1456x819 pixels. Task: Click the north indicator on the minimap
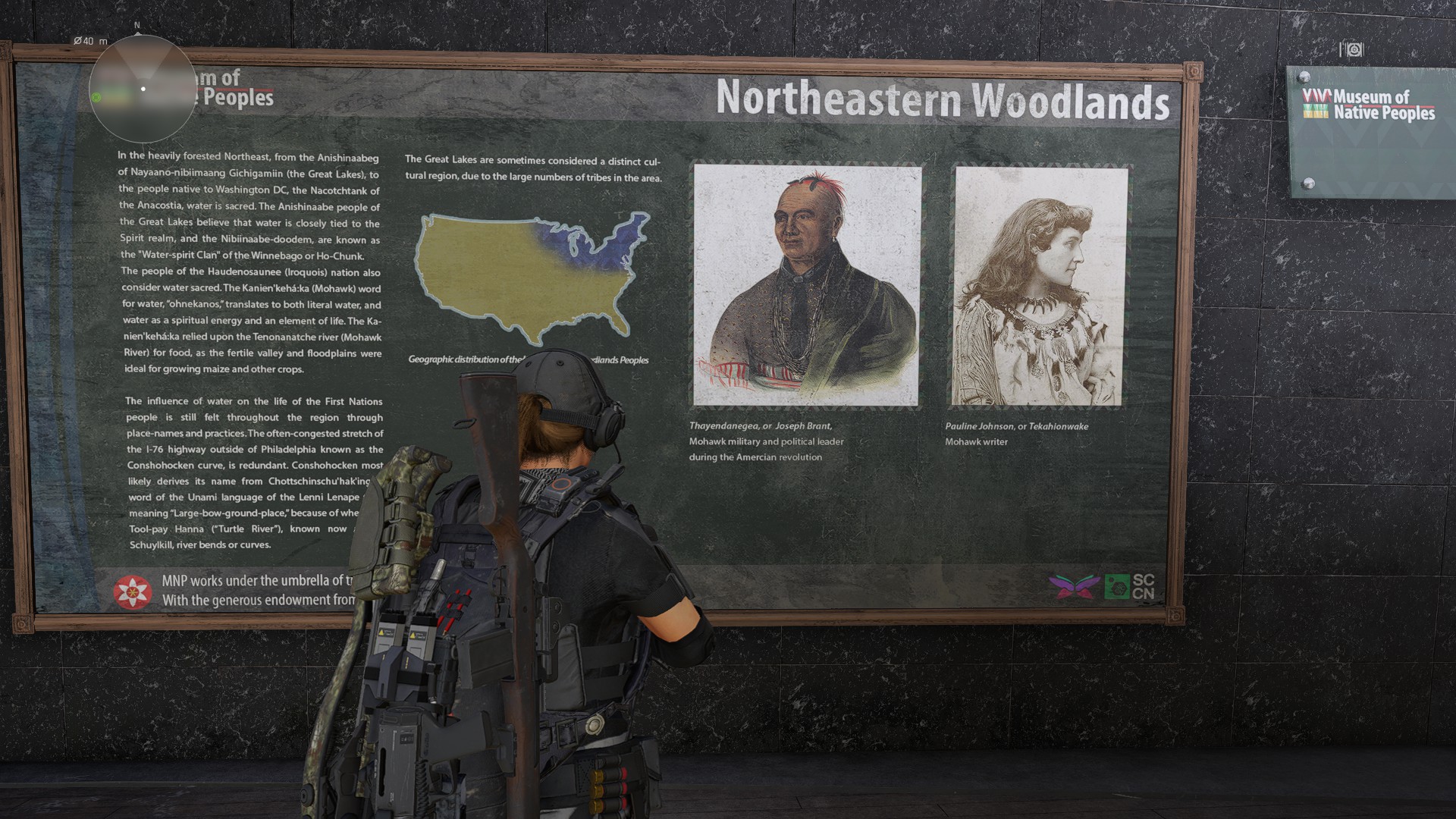pyautogui.click(x=137, y=25)
